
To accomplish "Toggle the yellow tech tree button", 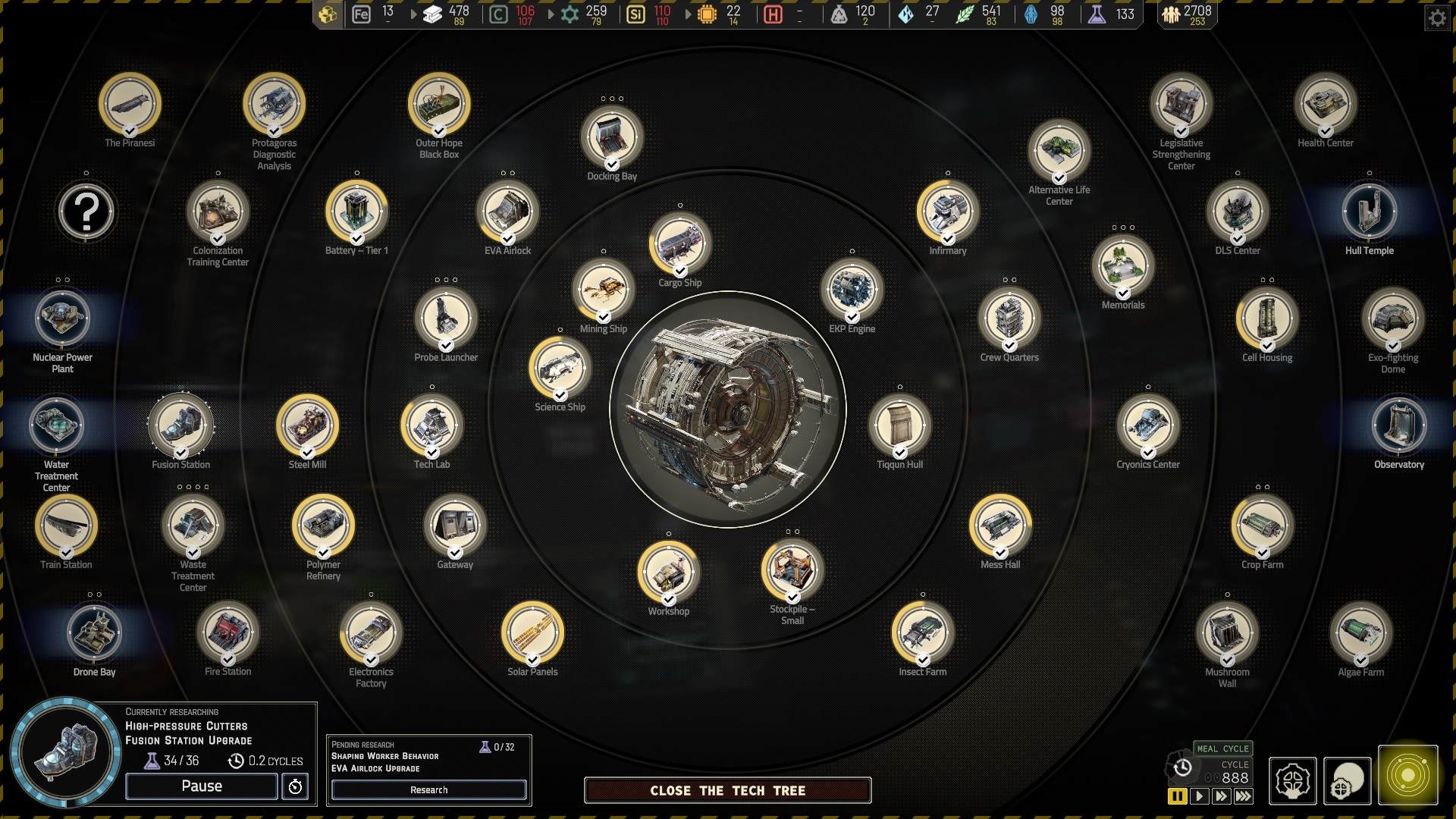I will (x=1407, y=776).
